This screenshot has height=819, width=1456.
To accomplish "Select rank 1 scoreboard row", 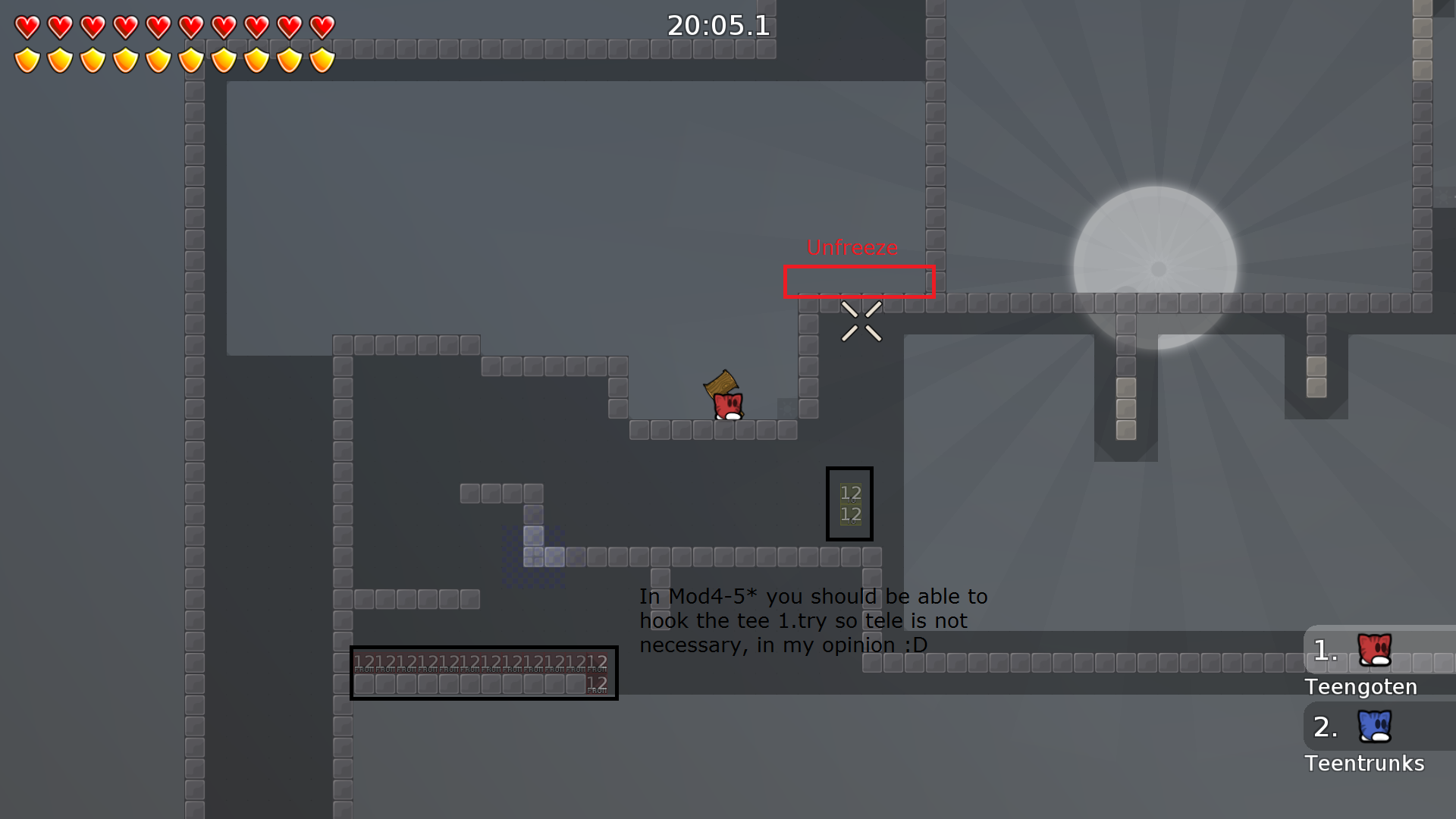I will [1323, 650].
